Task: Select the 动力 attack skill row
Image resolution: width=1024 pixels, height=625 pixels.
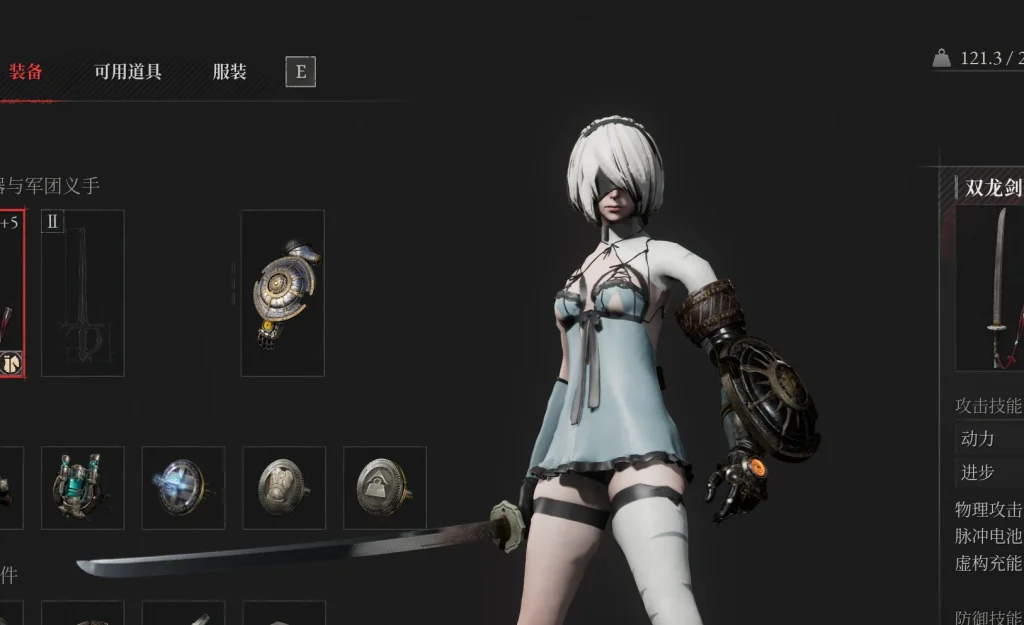Action: (990, 438)
